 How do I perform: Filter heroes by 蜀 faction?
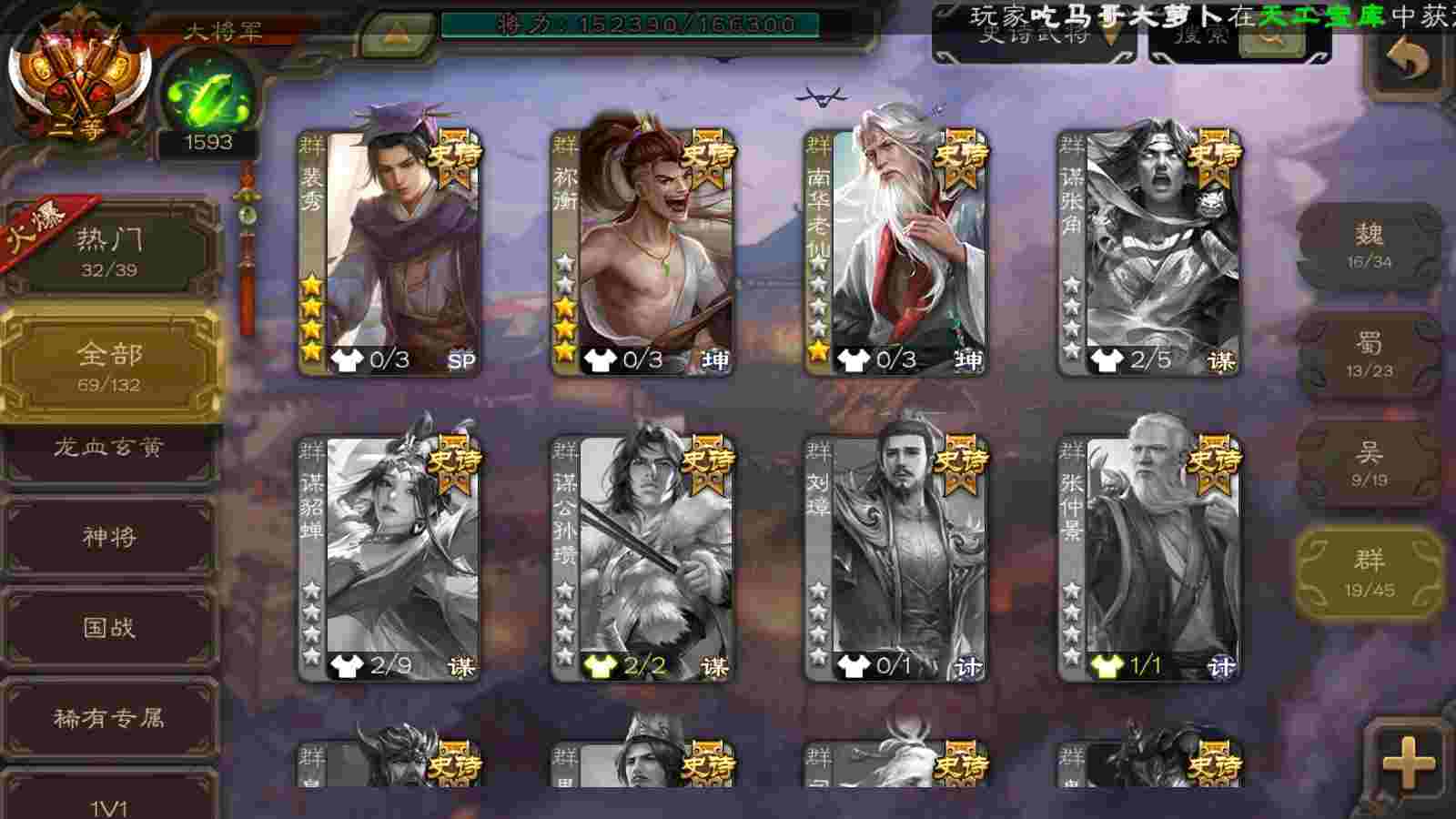coord(1369,355)
